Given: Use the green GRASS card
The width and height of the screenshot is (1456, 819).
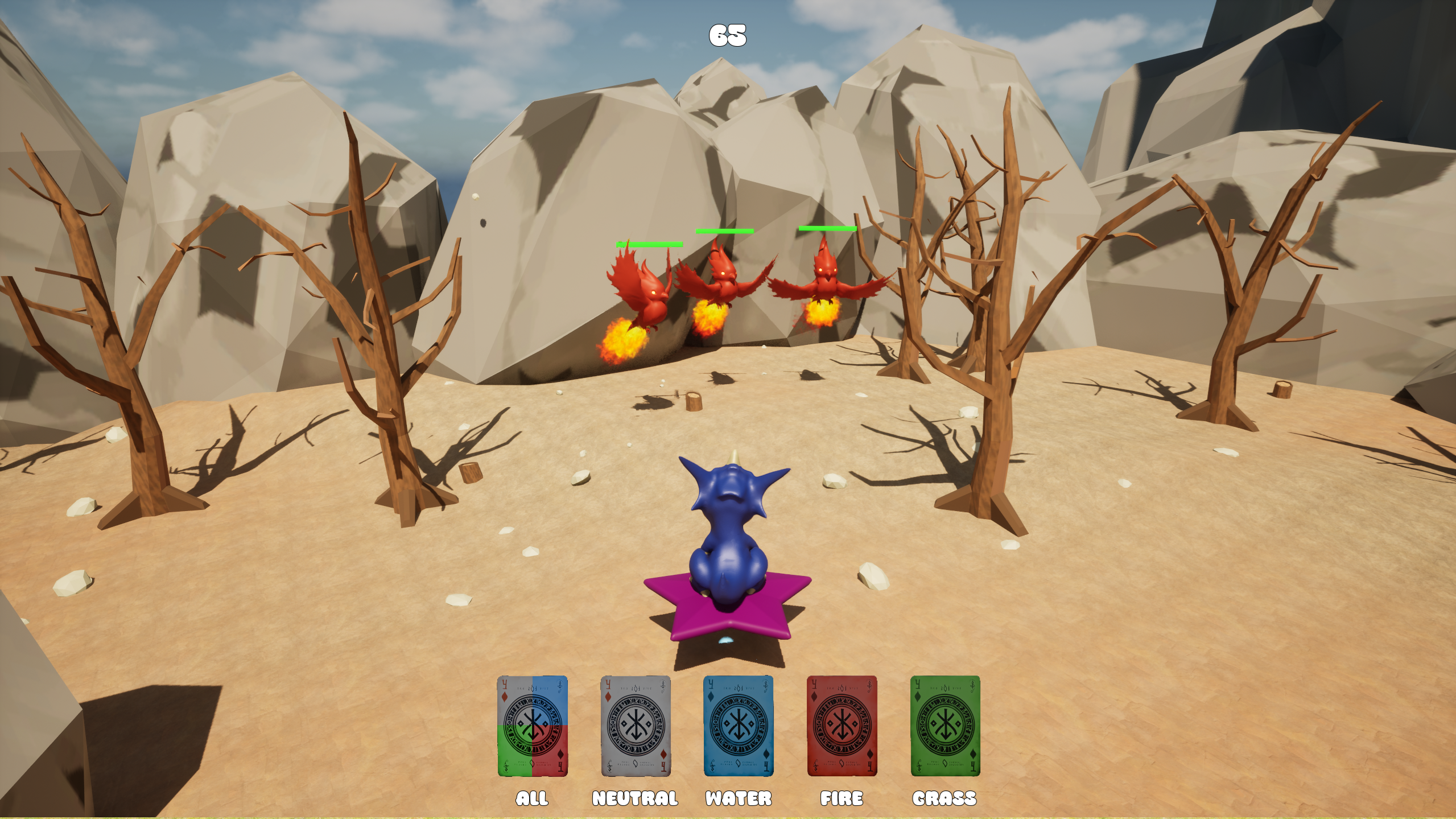Looking at the screenshot, I should [945, 726].
